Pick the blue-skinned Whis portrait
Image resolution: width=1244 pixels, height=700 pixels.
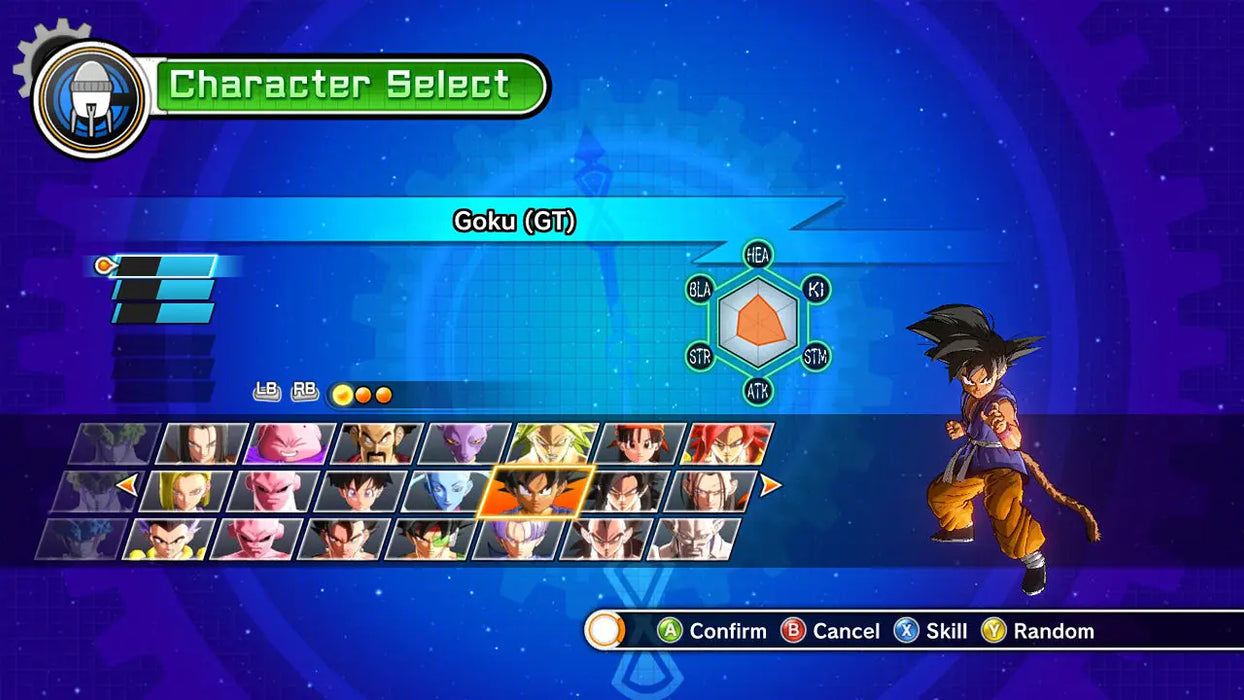447,491
